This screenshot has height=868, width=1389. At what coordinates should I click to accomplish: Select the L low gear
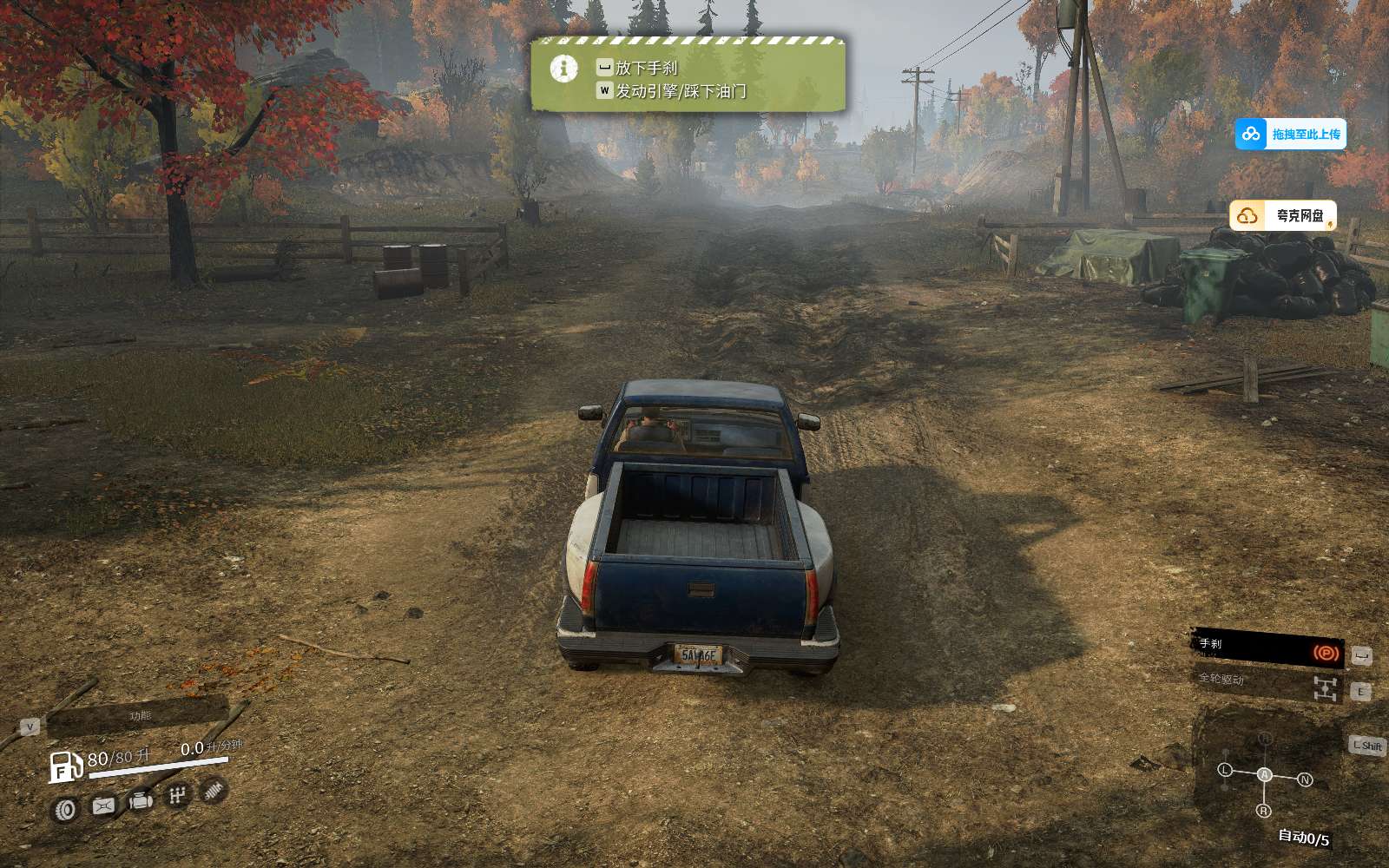(x=1225, y=770)
